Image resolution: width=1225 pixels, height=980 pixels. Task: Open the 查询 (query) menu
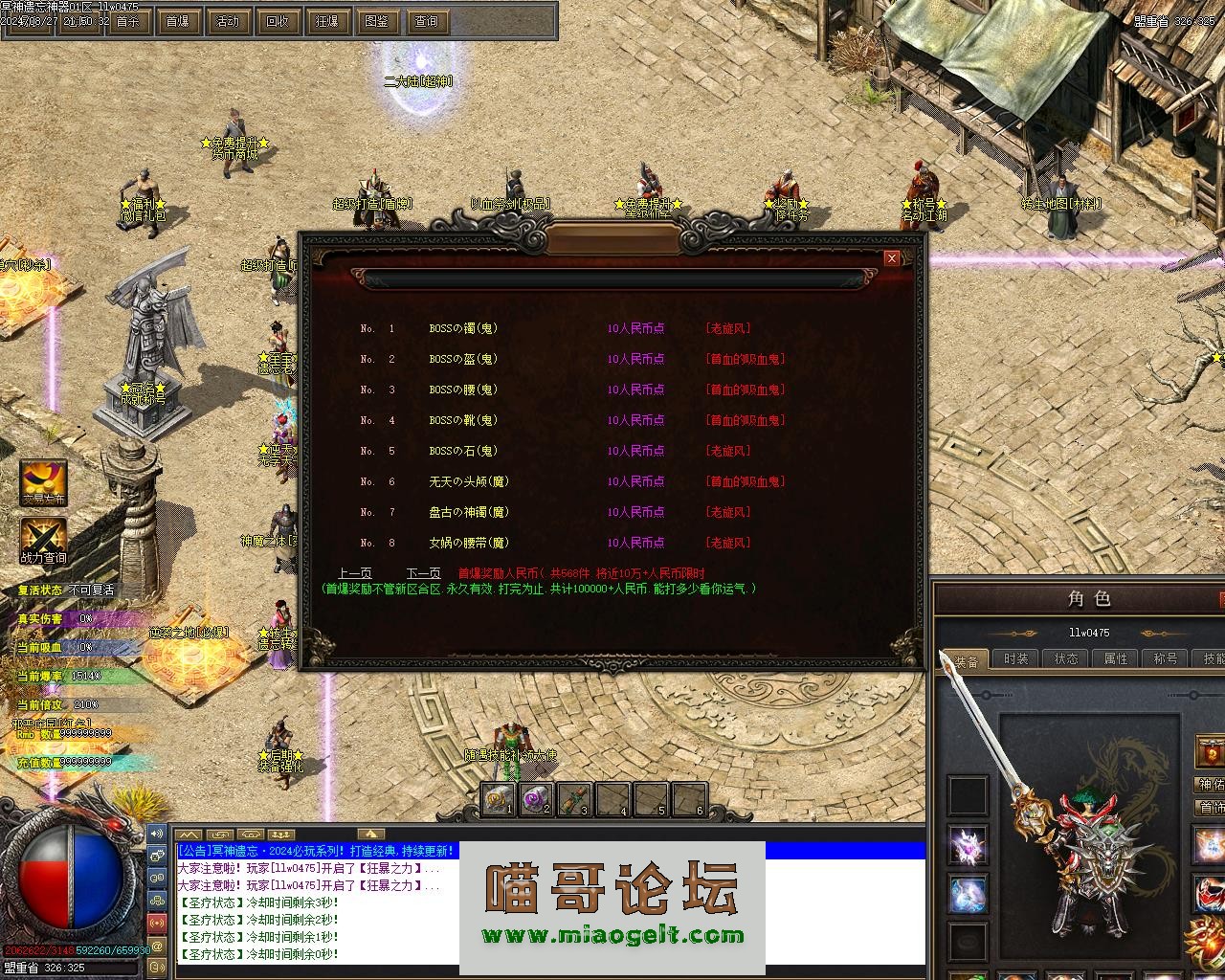pos(426,21)
